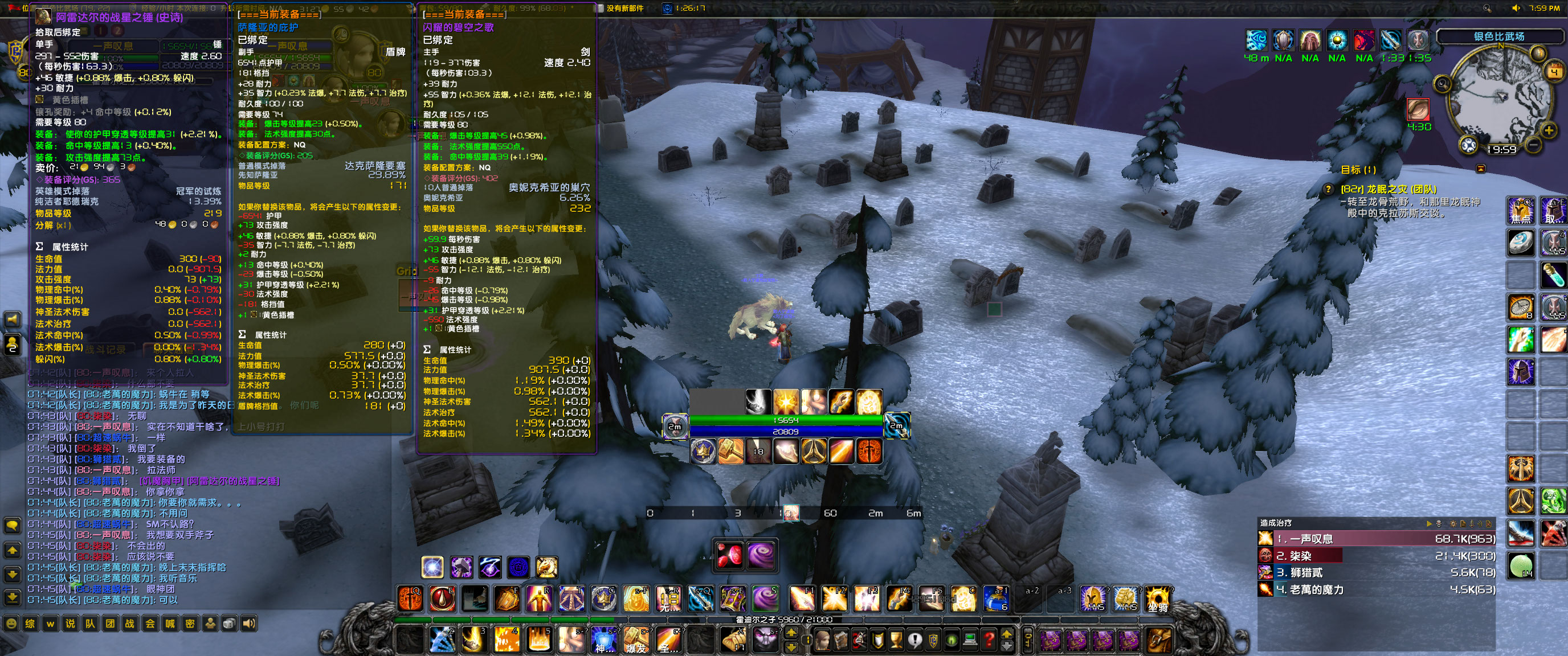Toggle chat sound with the speaker icon in the chat bar
The width and height of the screenshot is (1568, 656).
click(x=250, y=624)
